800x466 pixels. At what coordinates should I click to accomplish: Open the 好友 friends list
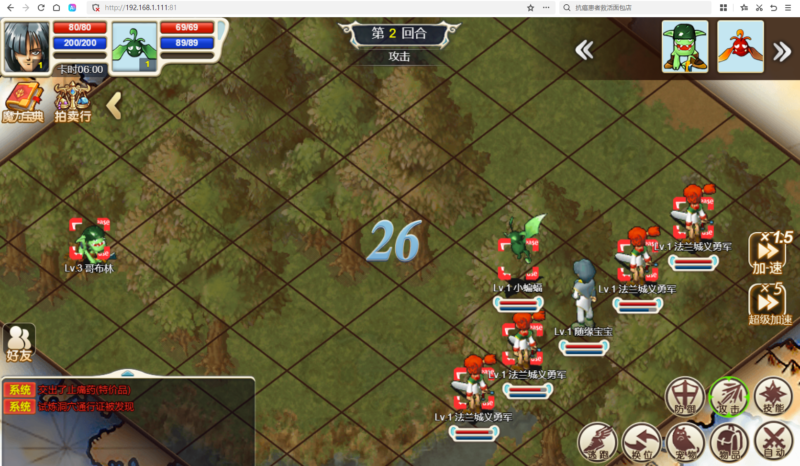(19, 342)
